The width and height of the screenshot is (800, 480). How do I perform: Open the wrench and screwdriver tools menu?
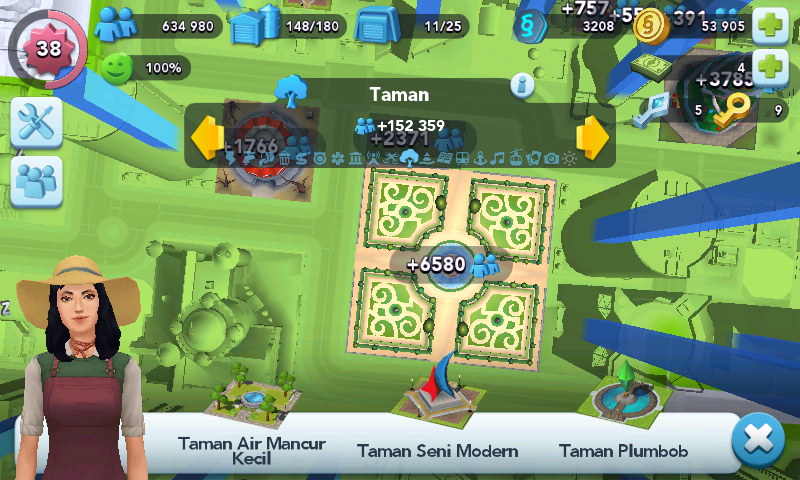[37, 122]
